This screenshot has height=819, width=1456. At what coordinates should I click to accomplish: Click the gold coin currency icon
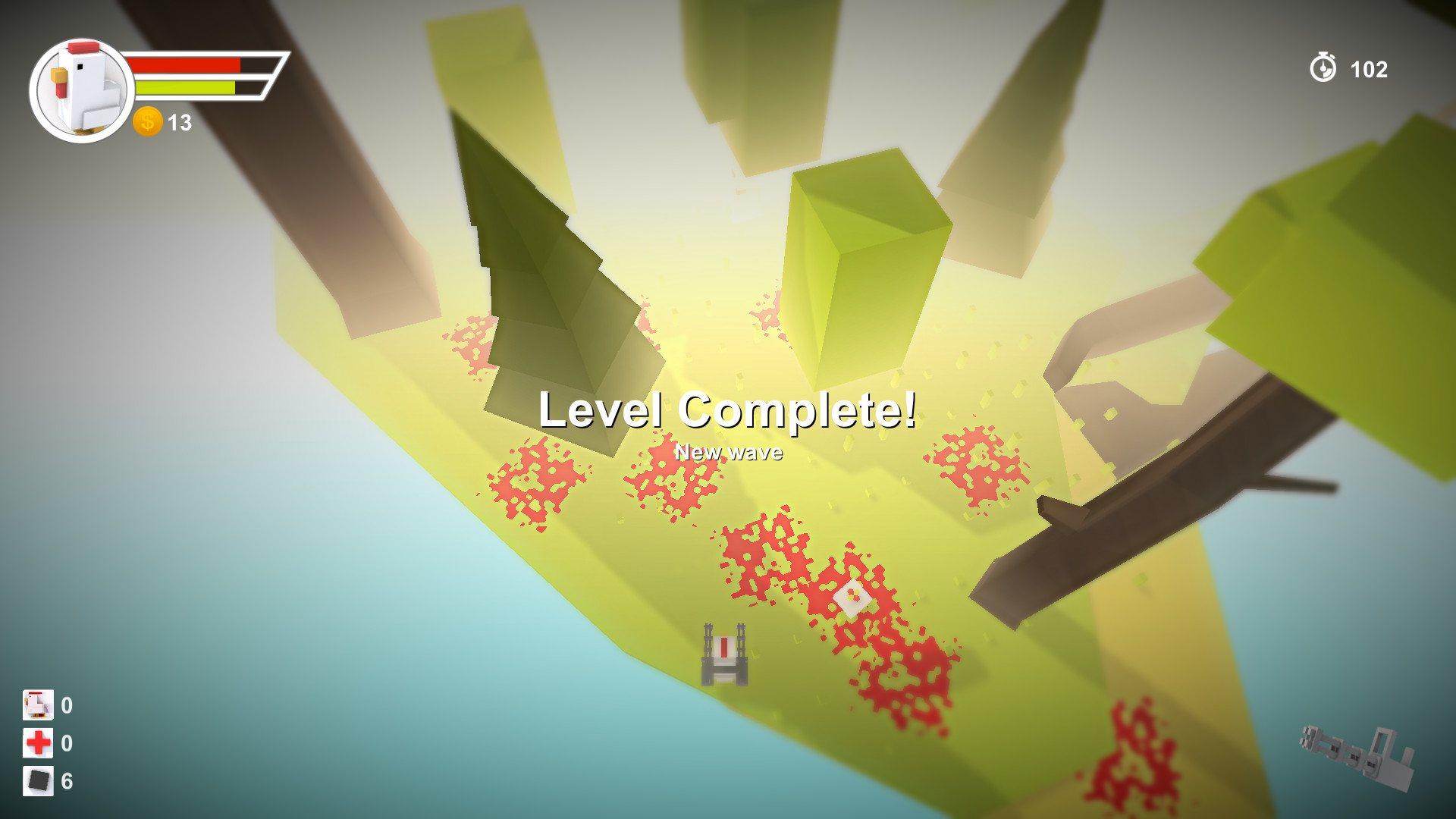pos(148,121)
